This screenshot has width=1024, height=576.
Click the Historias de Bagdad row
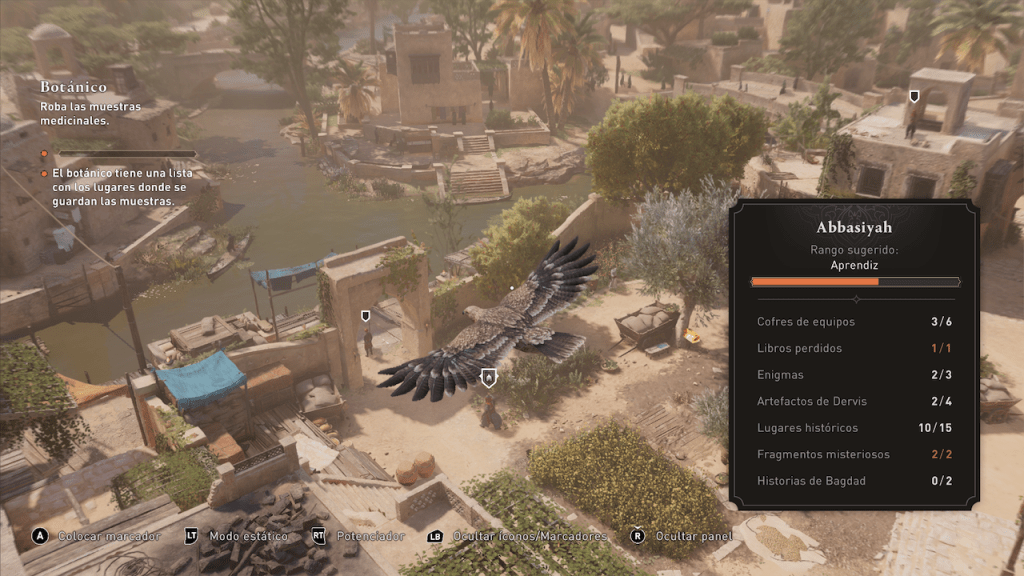(853, 481)
